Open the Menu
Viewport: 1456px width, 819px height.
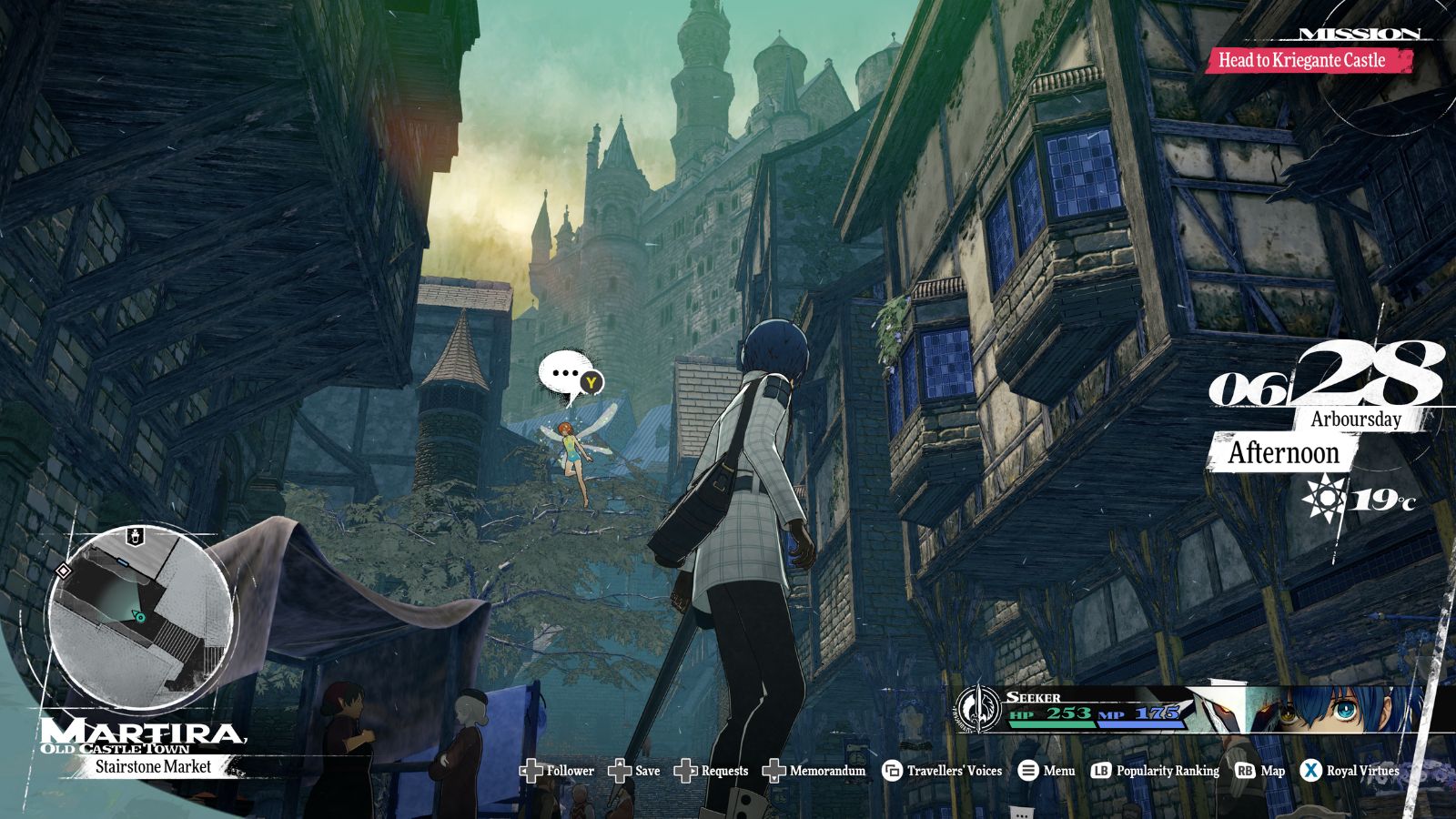coord(1046,771)
